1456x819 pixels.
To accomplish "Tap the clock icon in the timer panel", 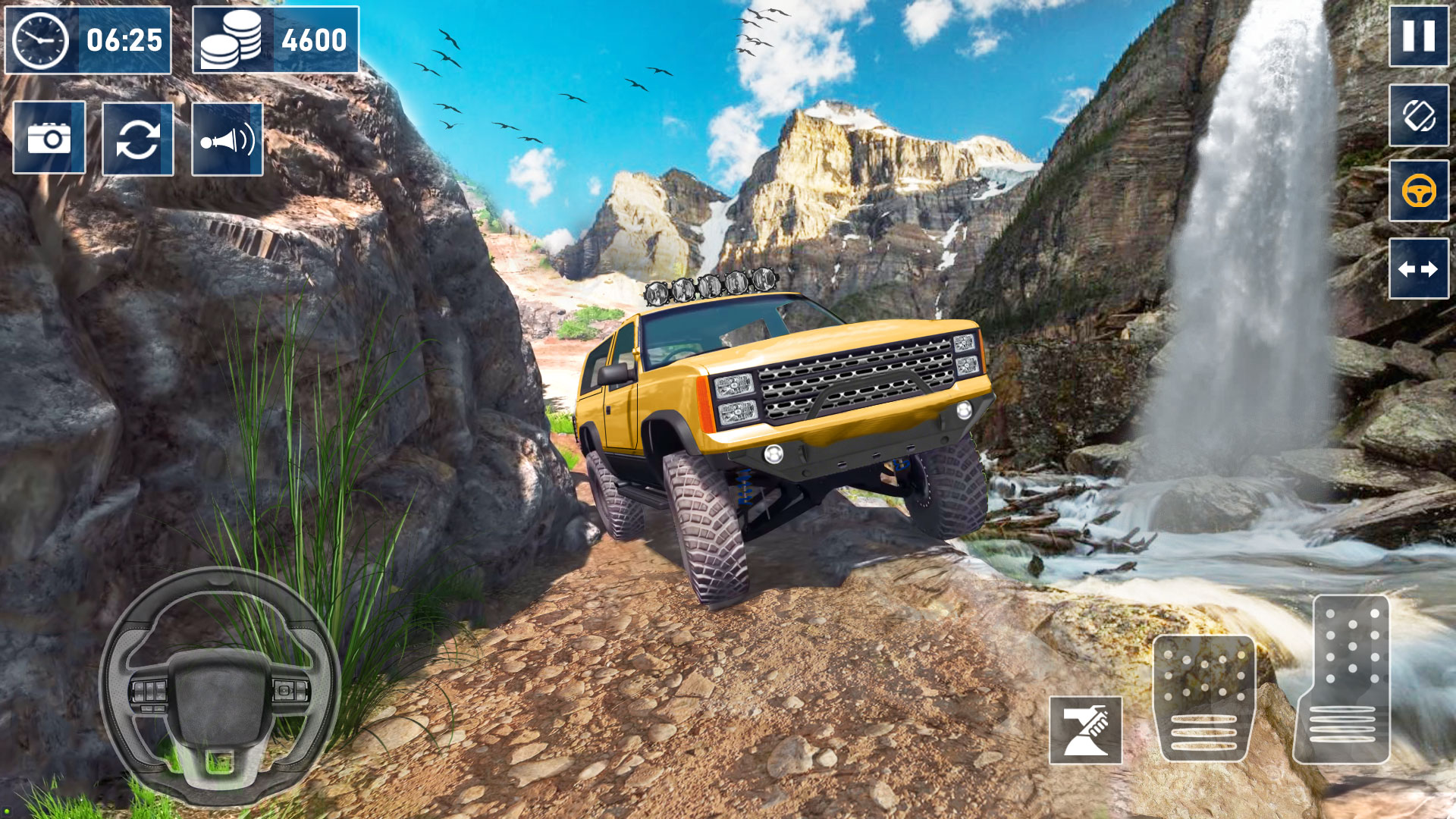I will pyautogui.click(x=42, y=39).
